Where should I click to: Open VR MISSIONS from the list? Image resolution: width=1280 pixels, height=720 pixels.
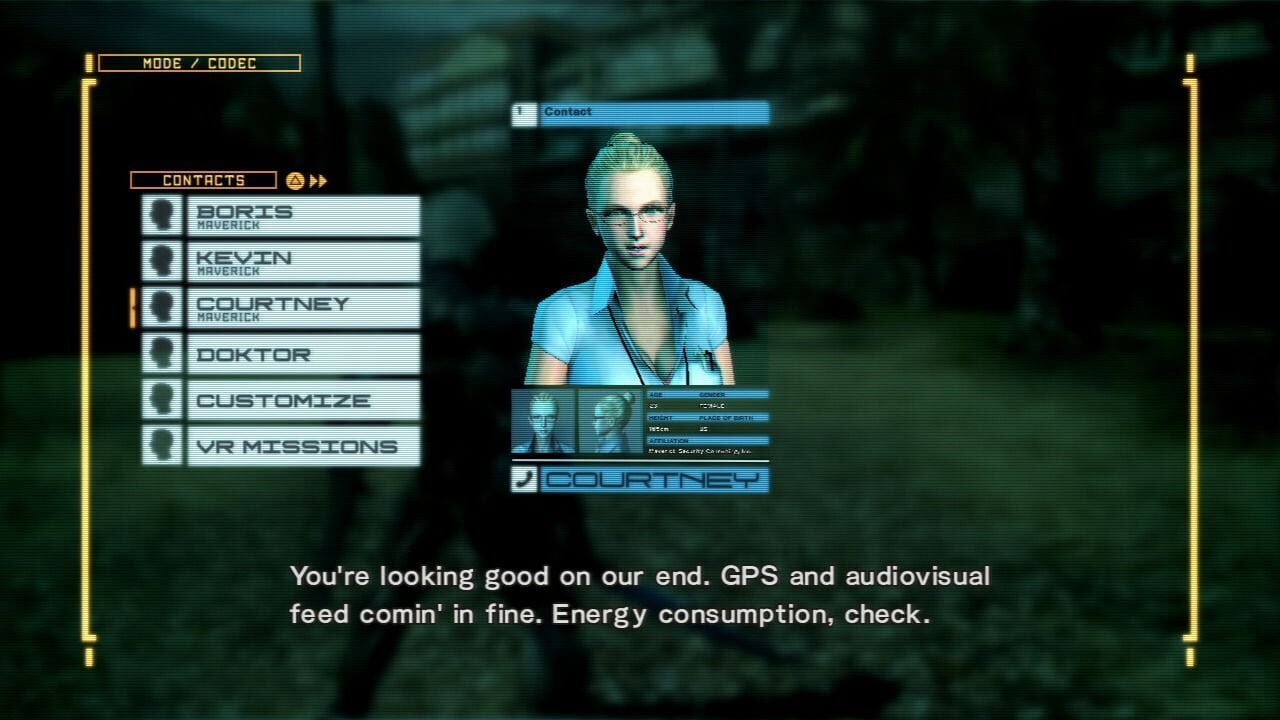(x=300, y=446)
